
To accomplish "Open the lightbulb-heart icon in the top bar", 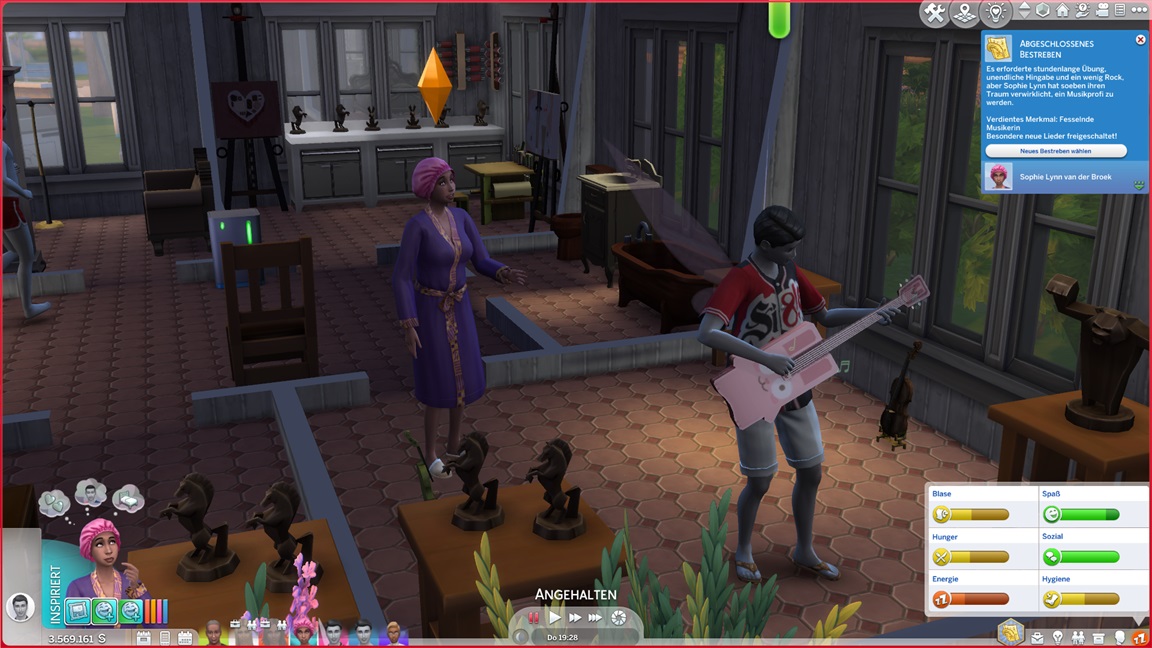I will click(994, 13).
